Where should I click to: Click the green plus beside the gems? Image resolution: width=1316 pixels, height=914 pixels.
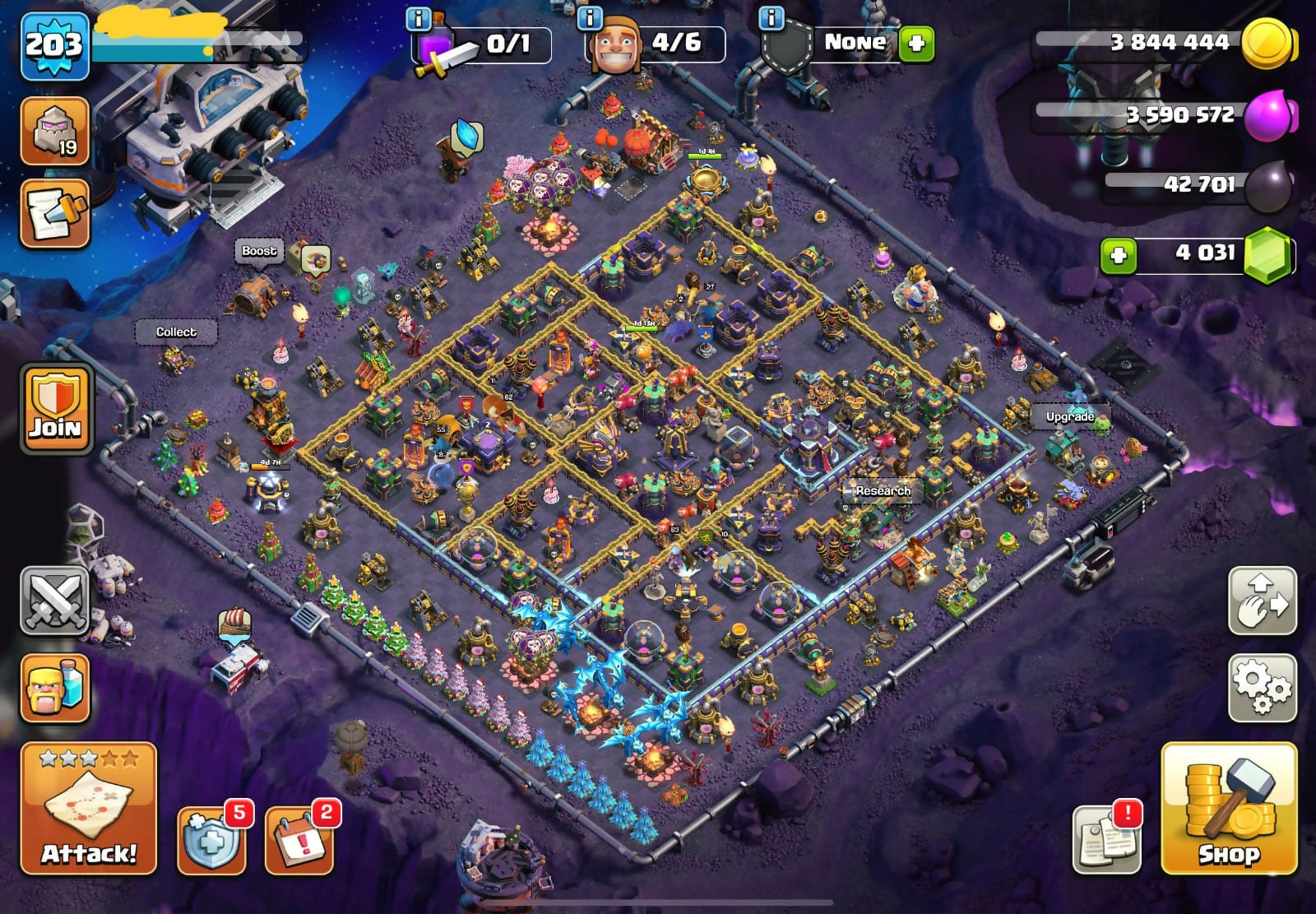(1119, 255)
